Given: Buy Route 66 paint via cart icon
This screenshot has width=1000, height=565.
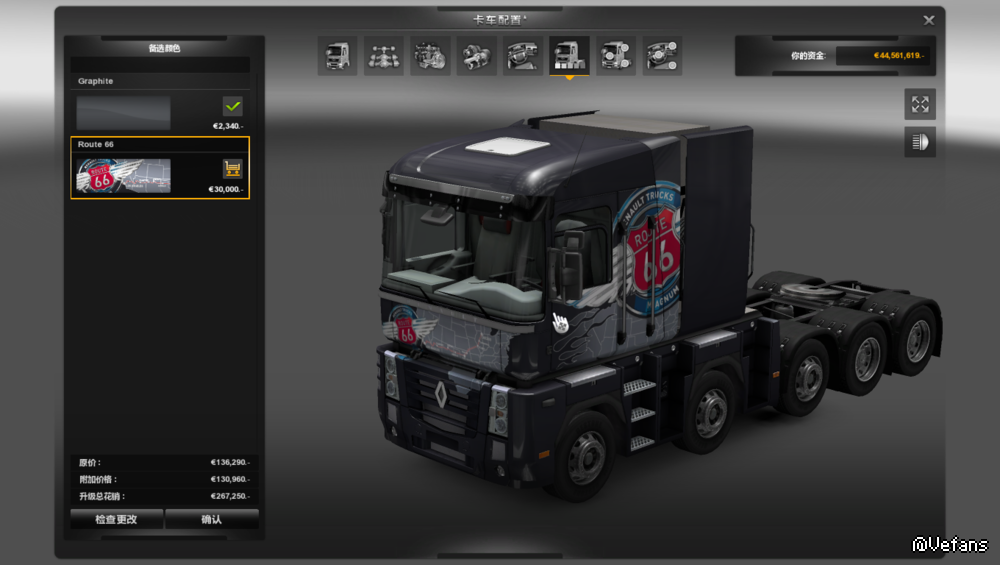Looking at the screenshot, I should click(x=232, y=168).
